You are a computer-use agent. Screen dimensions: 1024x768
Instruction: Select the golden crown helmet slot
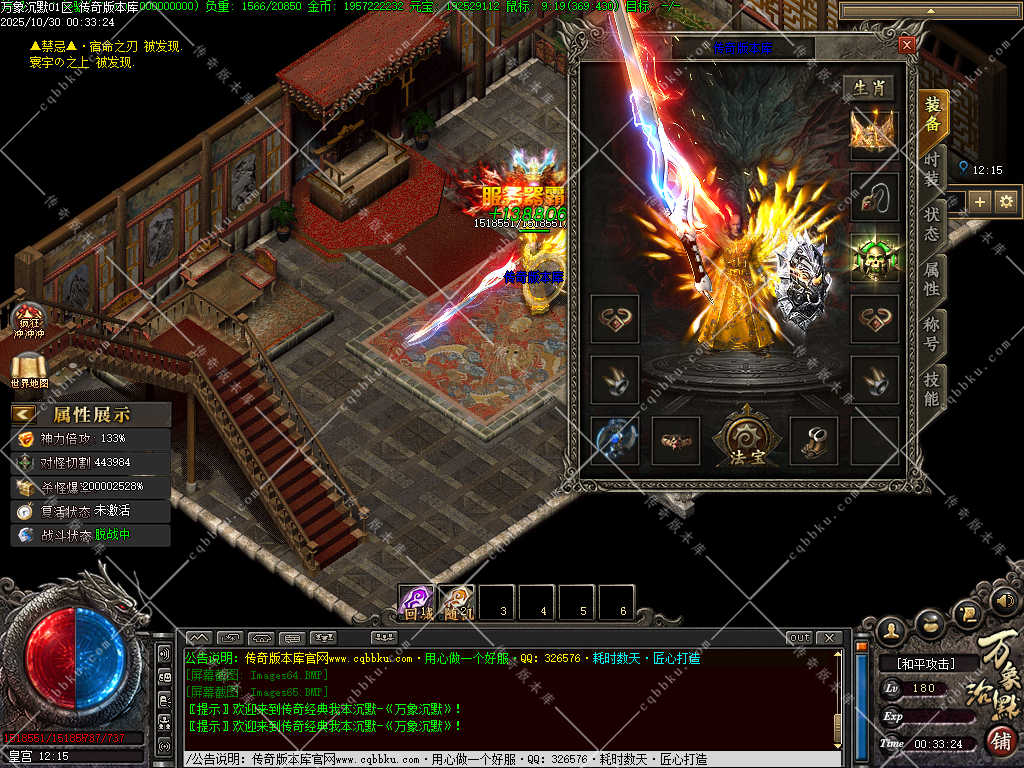[873, 132]
